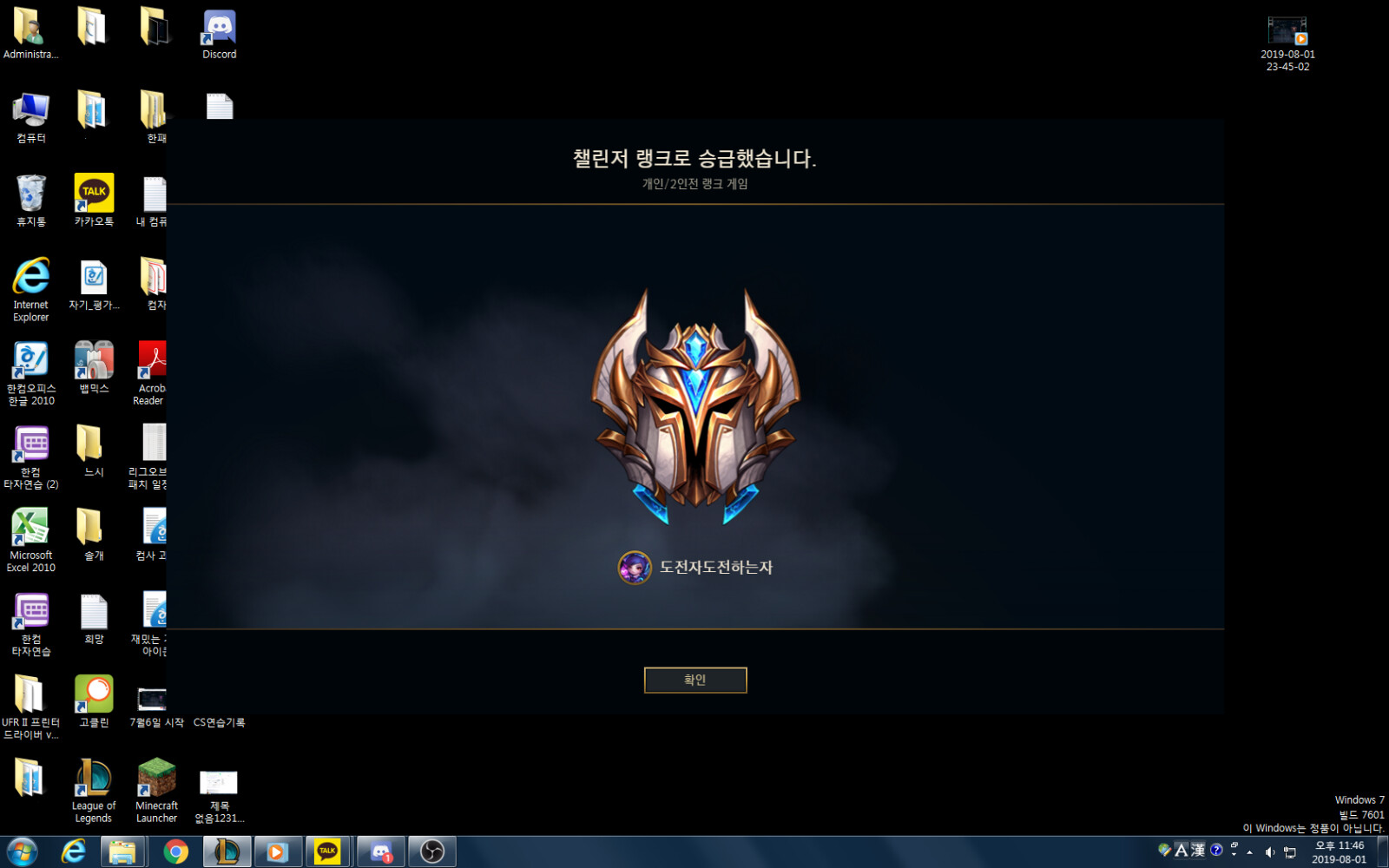Open Discord from the taskbar

coord(380,851)
